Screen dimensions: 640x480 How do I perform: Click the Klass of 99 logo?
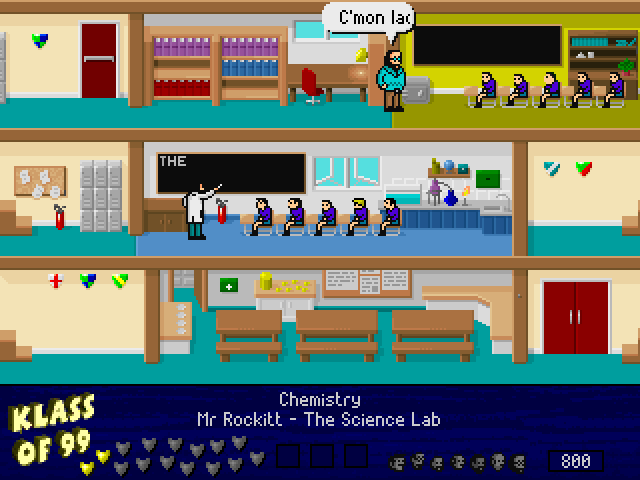(x=50, y=432)
